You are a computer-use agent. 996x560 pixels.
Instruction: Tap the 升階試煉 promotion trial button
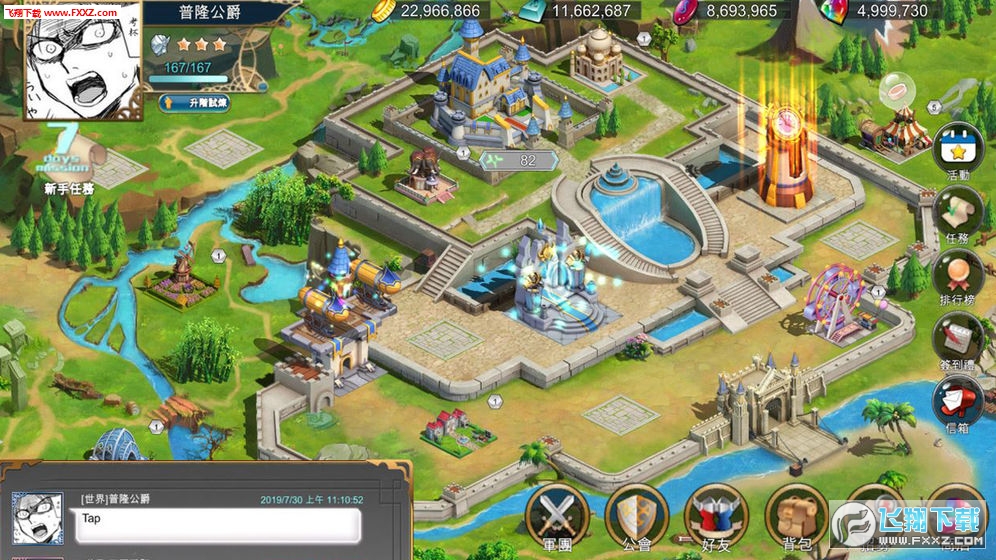tap(195, 102)
